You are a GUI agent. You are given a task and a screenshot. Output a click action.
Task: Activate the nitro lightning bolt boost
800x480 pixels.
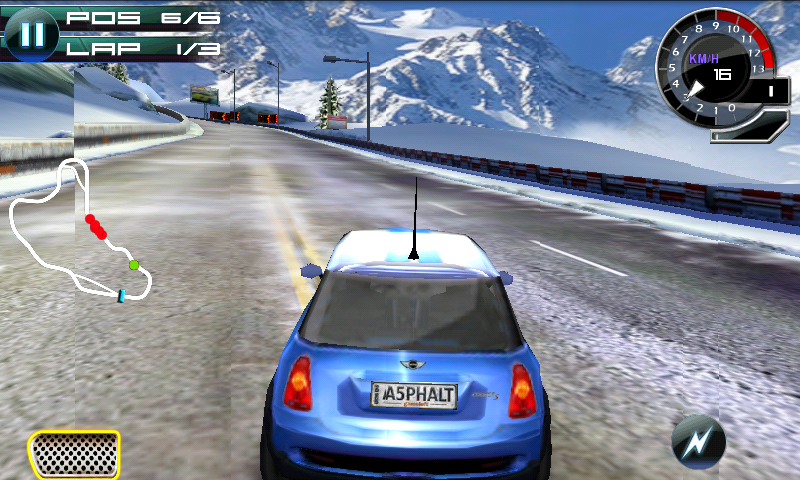(x=696, y=439)
